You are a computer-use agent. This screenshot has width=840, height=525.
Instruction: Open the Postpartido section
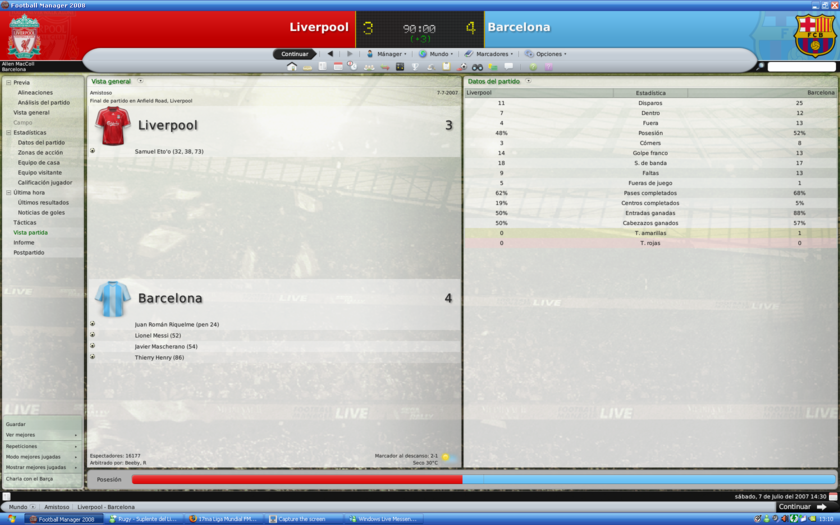click(28, 253)
